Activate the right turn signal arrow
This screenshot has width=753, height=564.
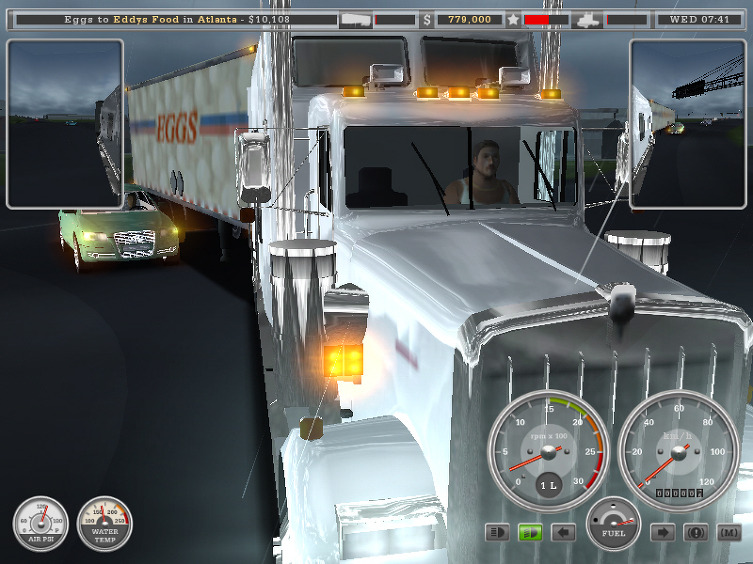coord(663,533)
